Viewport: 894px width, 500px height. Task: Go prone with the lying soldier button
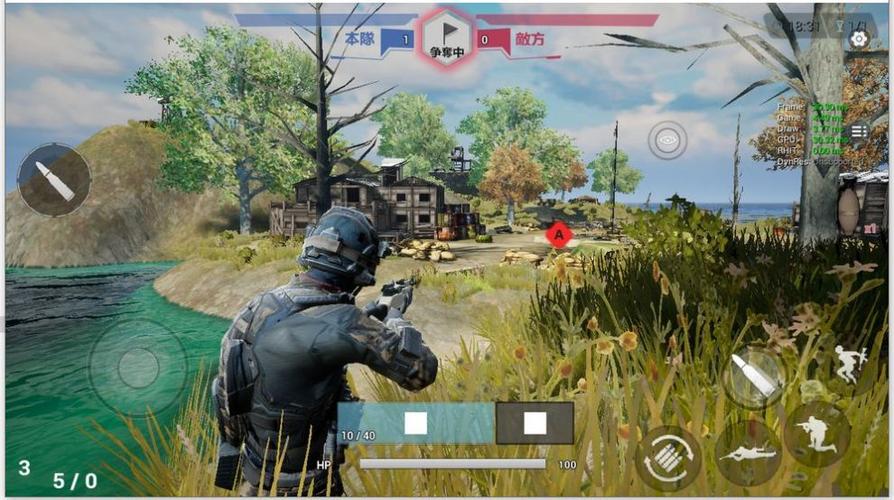[748, 452]
